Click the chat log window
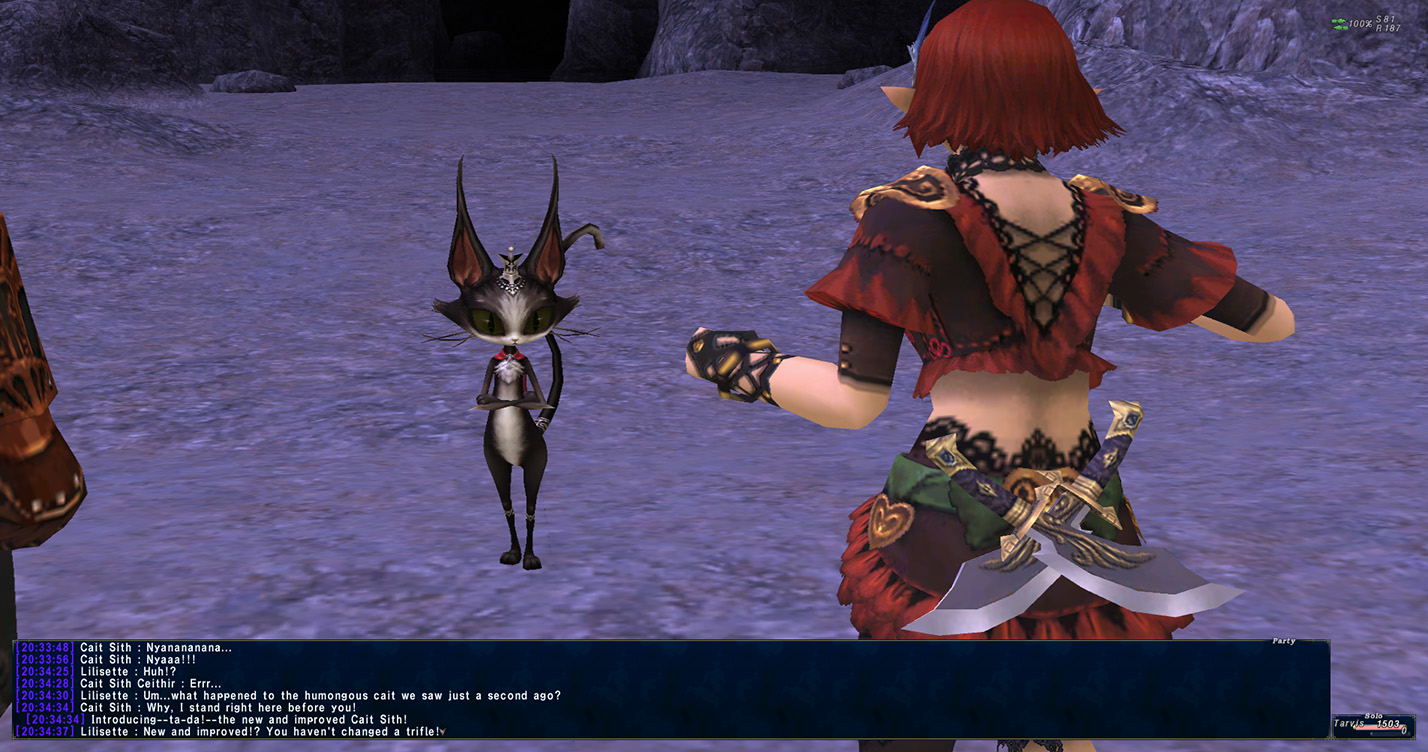1428x752 pixels. click(670, 689)
